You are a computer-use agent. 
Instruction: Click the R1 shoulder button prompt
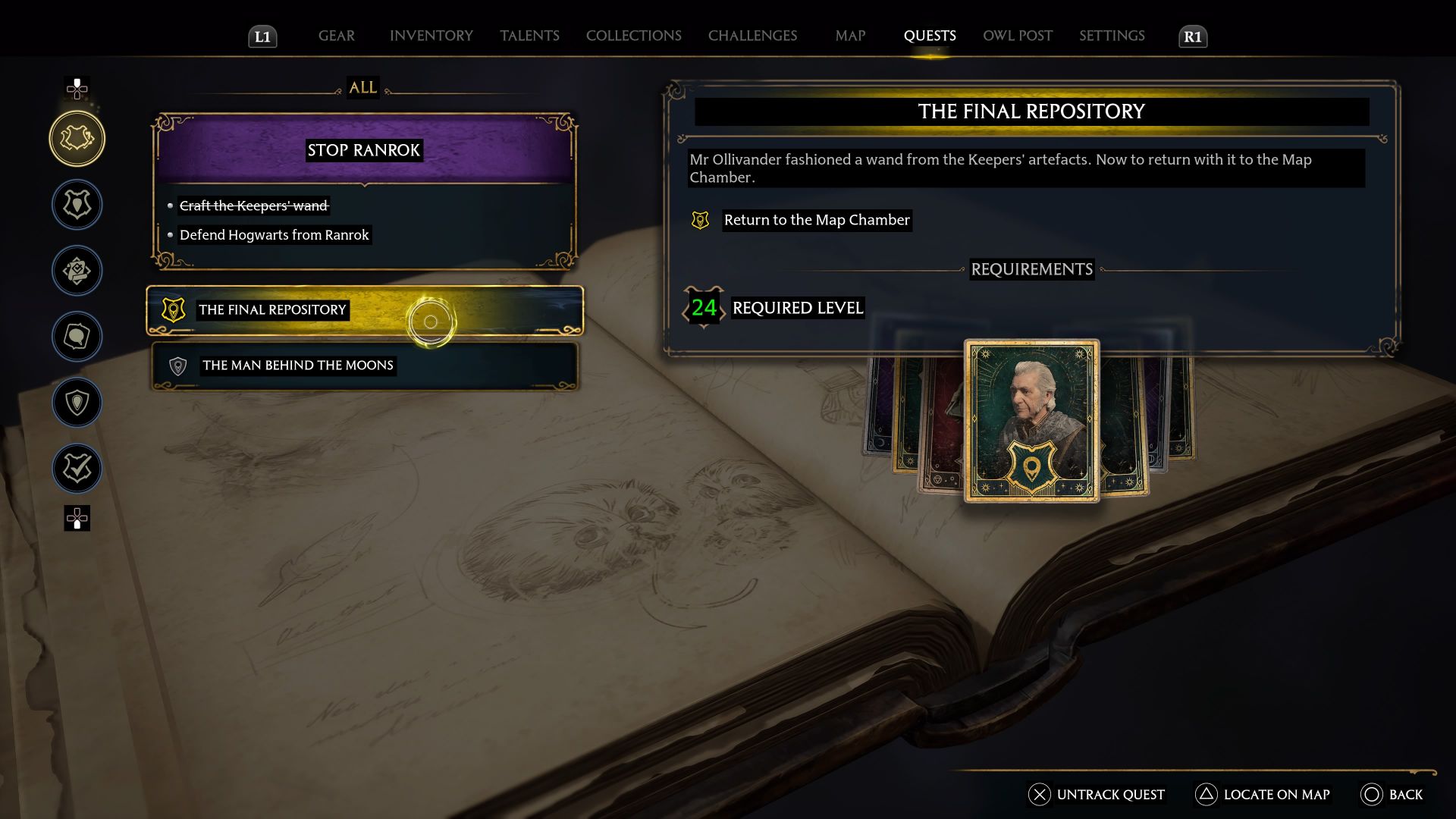pyautogui.click(x=1192, y=36)
